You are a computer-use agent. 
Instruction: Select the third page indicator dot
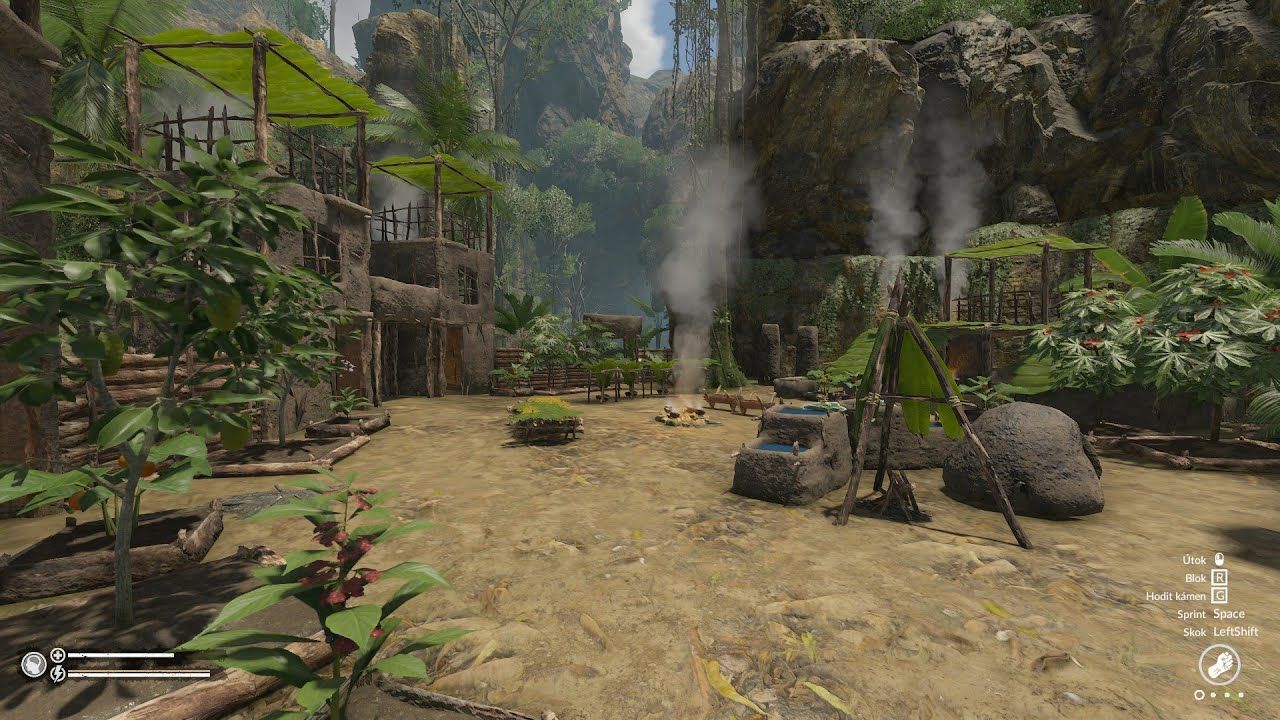[1226, 694]
